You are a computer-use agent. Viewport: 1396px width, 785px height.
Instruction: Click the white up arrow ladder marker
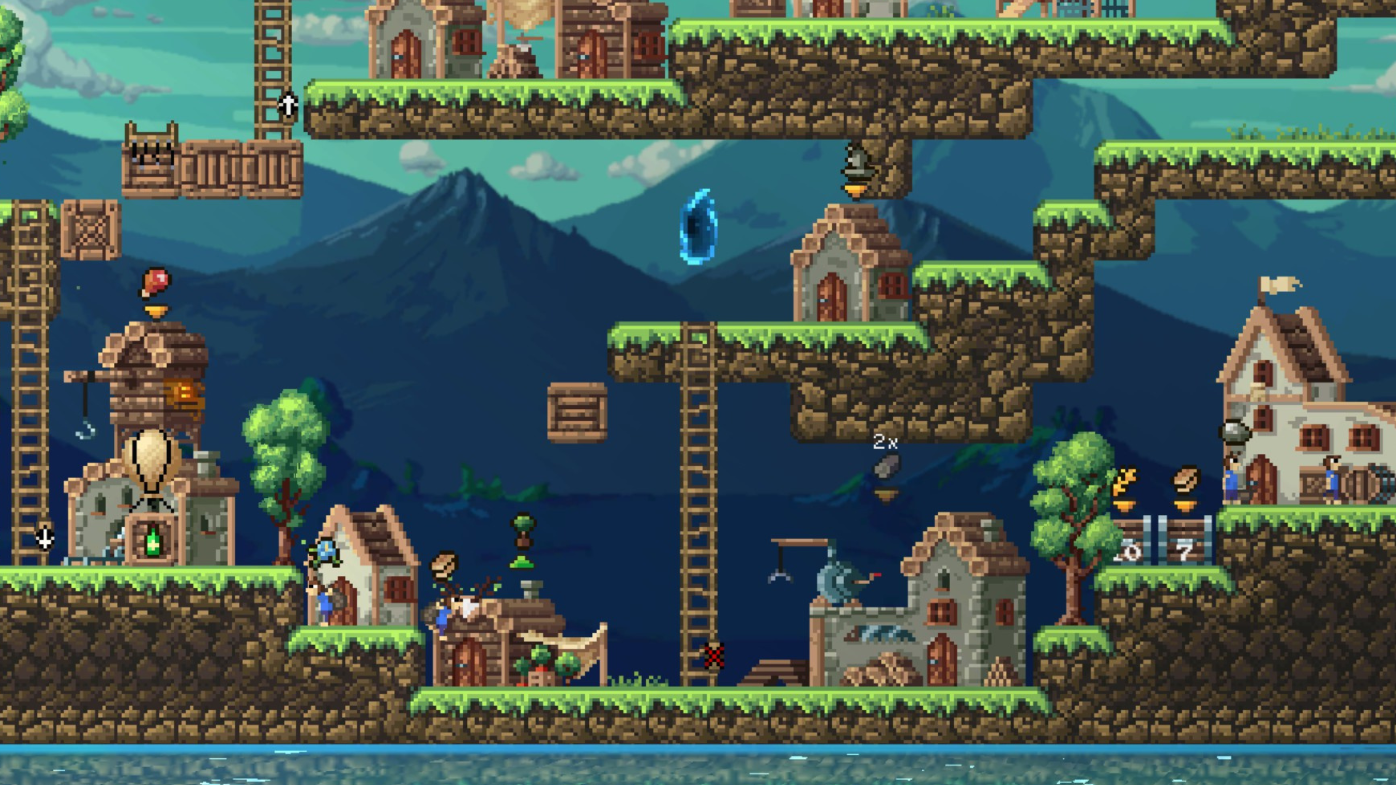(x=288, y=104)
